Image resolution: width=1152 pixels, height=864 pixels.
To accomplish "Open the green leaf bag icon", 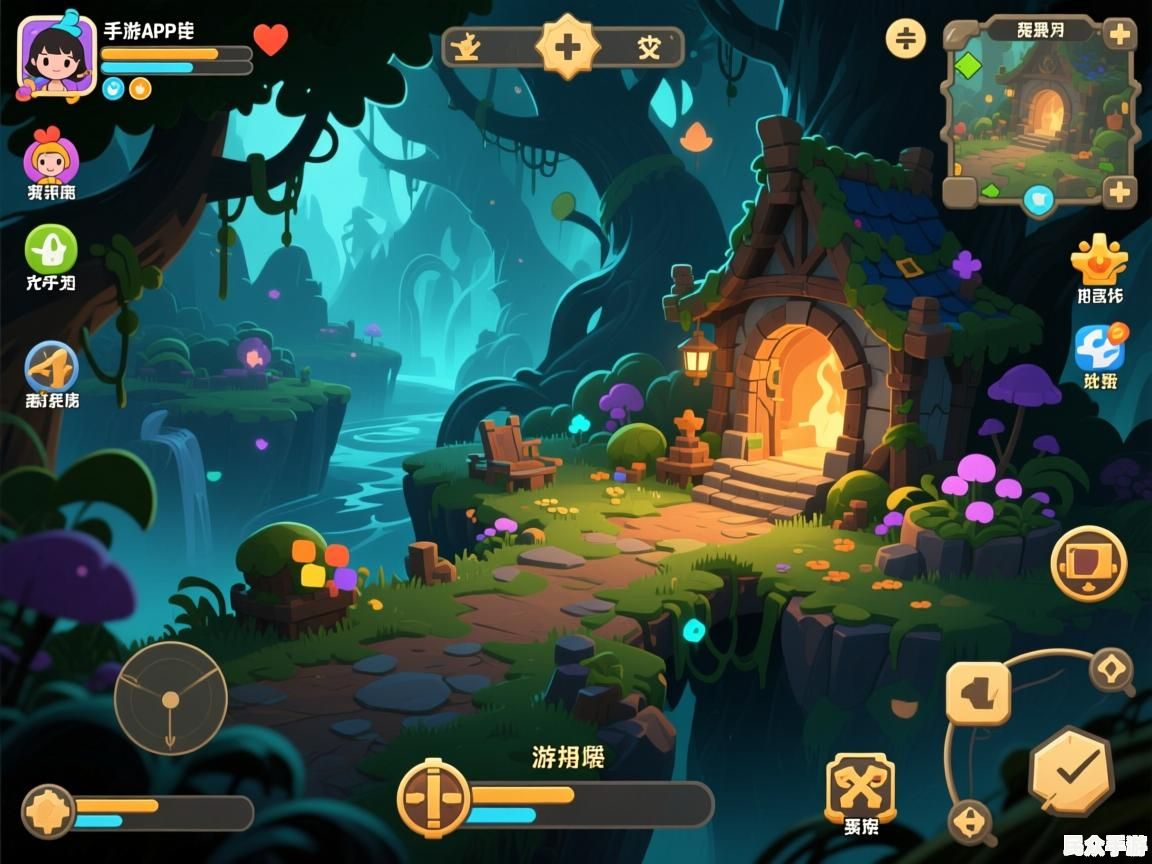I will pos(51,248).
